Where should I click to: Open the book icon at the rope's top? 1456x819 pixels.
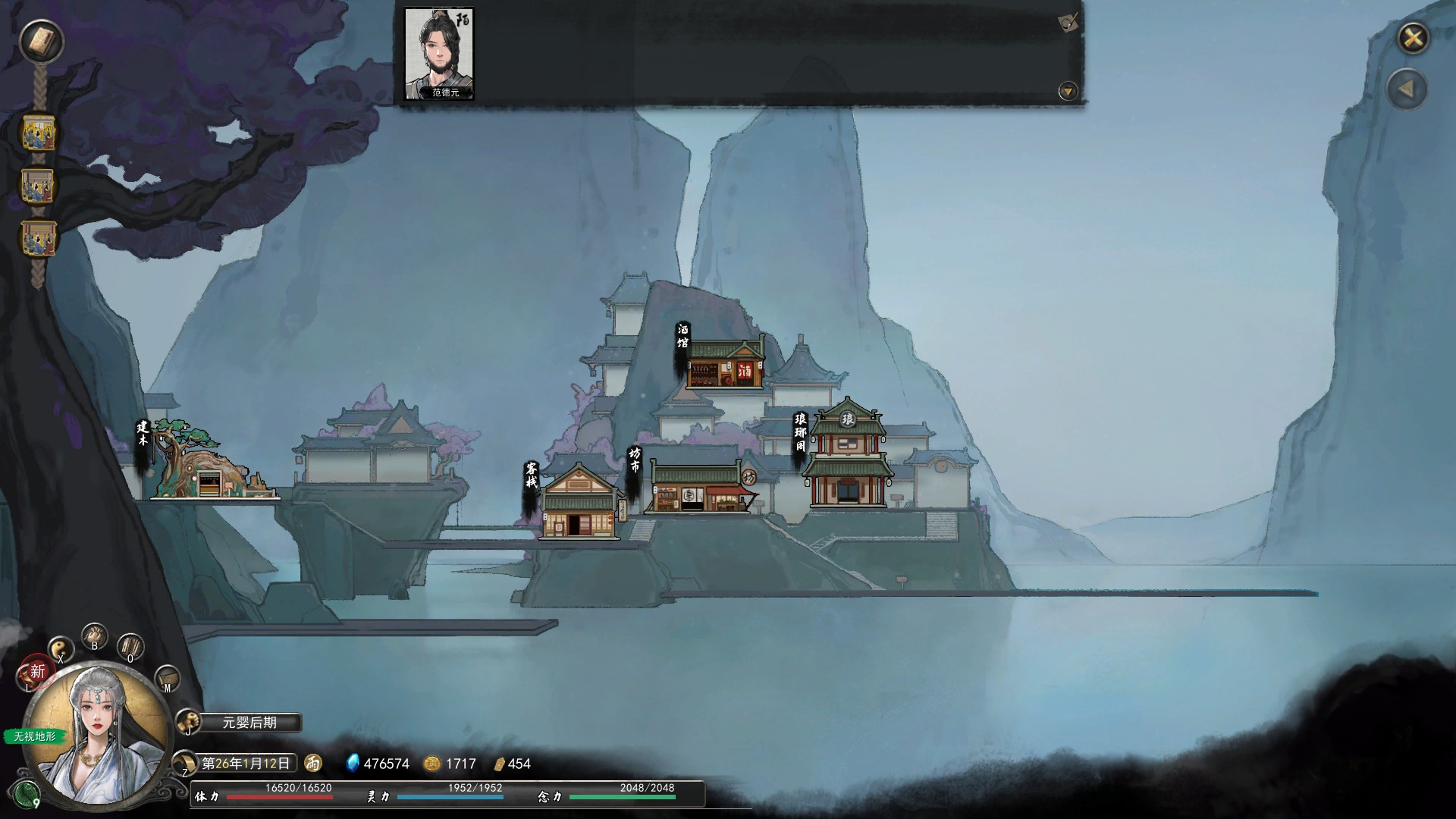tap(41, 42)
